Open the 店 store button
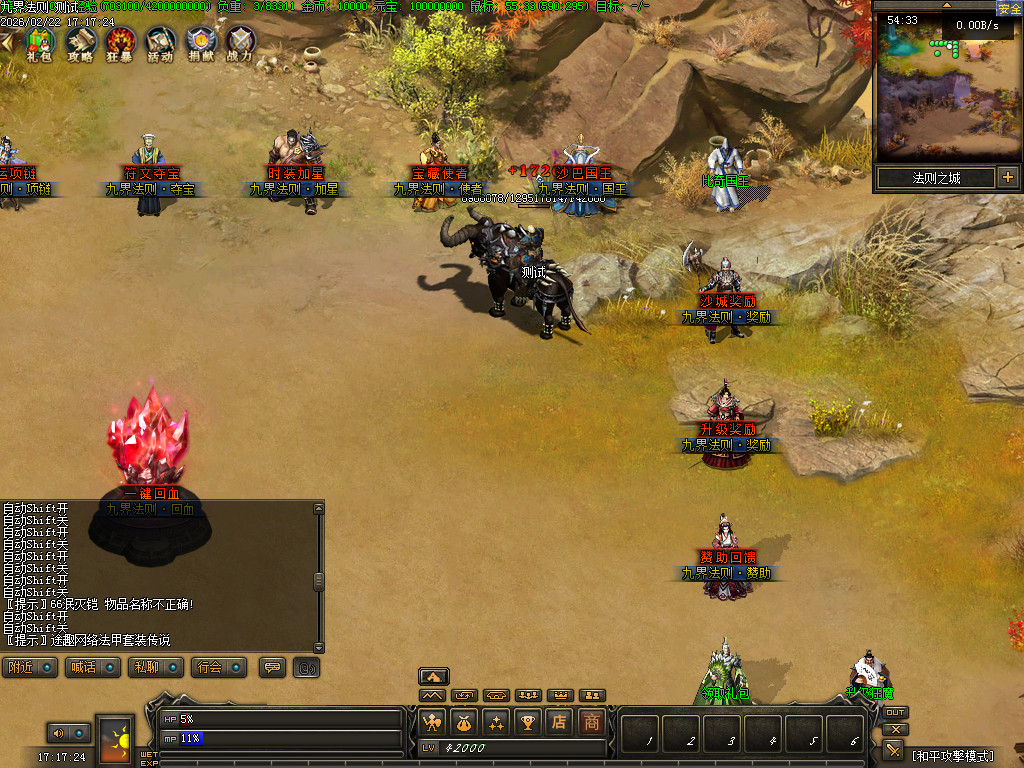The height and width of the screenshot is (768, 1024). [x=560, y=721]
